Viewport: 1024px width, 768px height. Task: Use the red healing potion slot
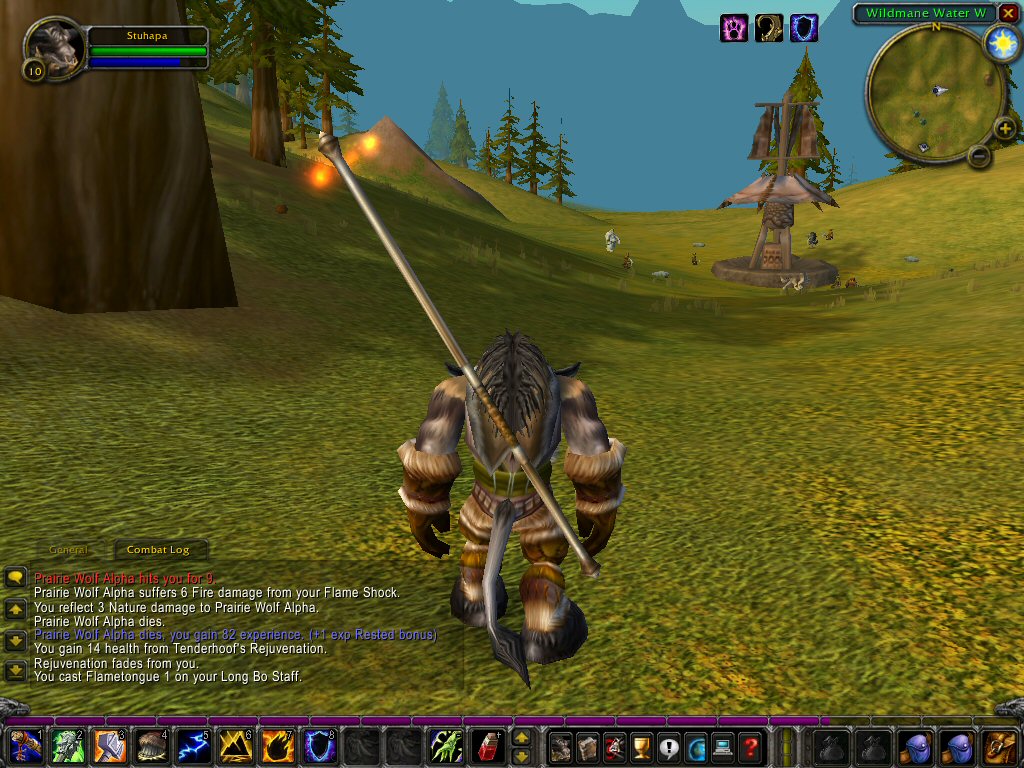(486, 746)
